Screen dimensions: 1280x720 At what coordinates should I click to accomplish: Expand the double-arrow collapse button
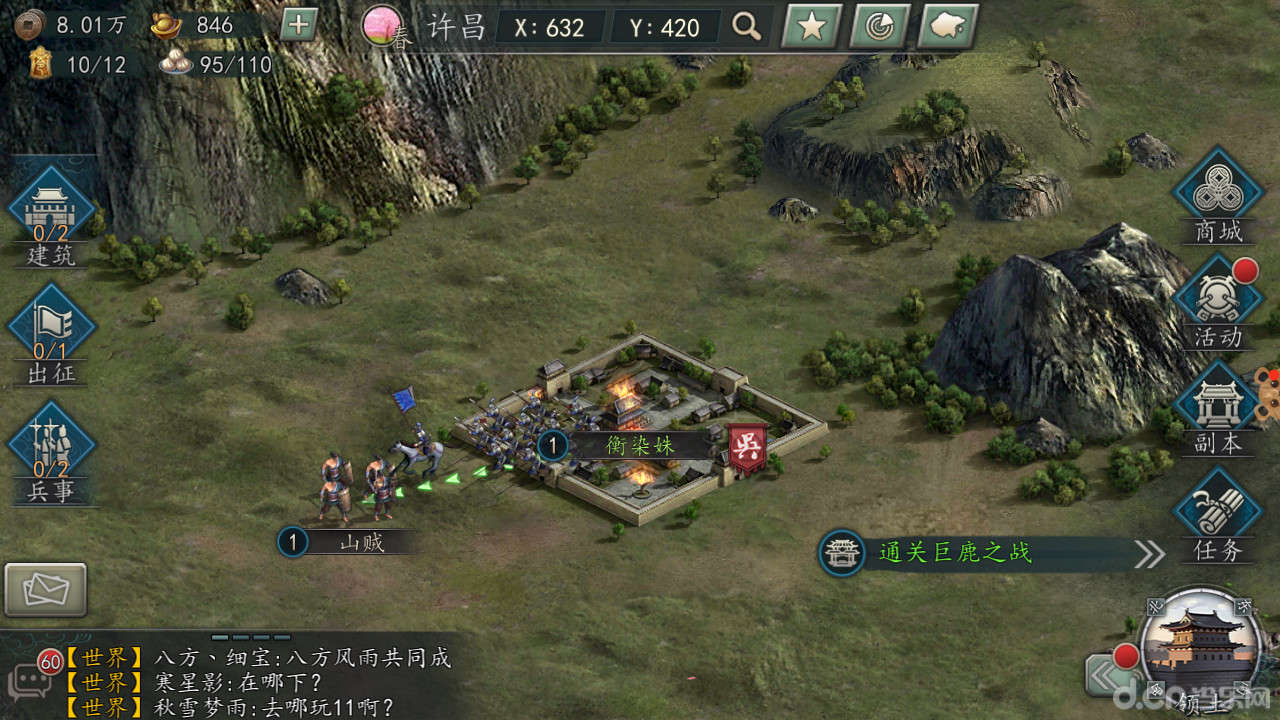[1106, 677]
